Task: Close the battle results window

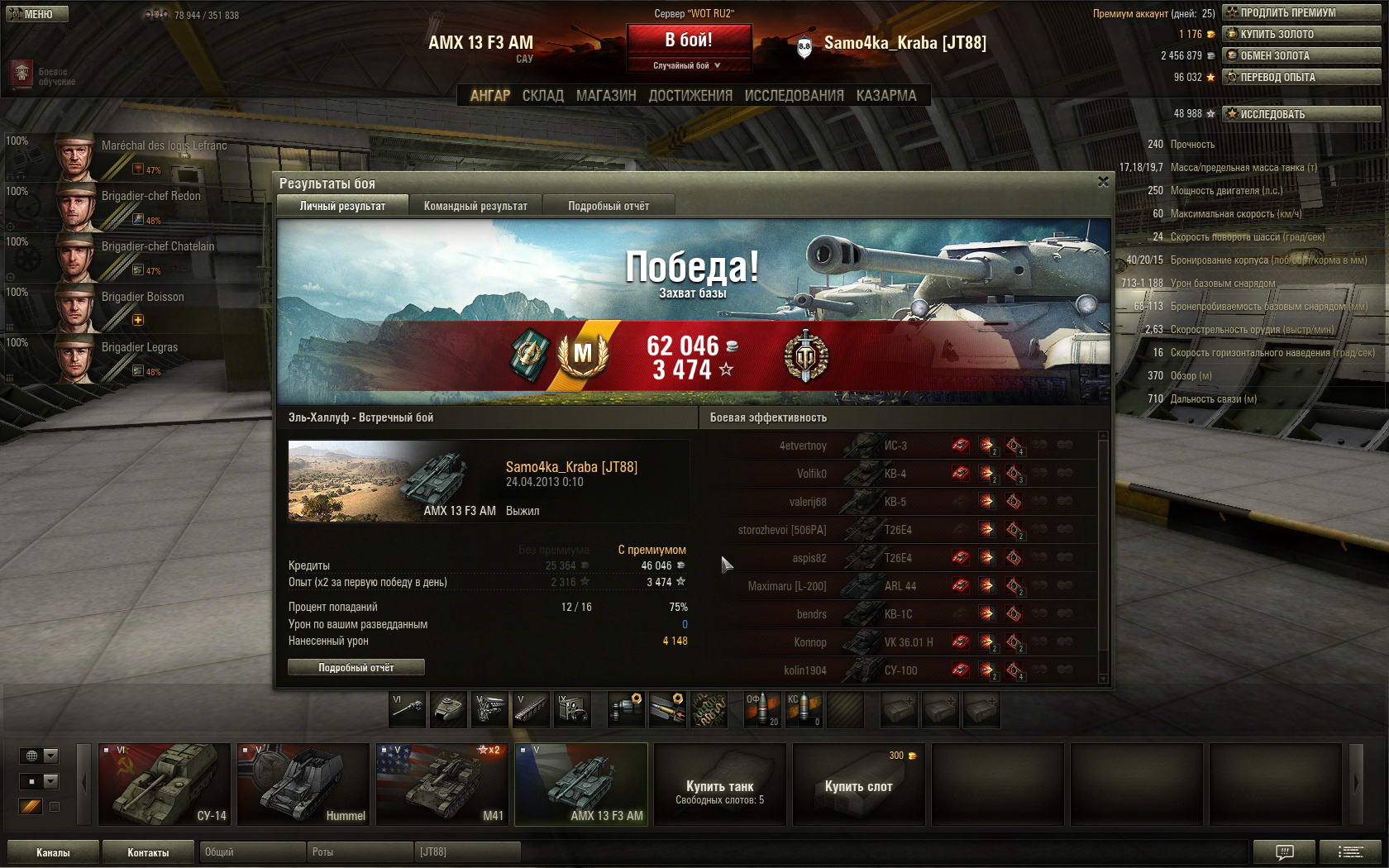Action: tap(1103, 182)
